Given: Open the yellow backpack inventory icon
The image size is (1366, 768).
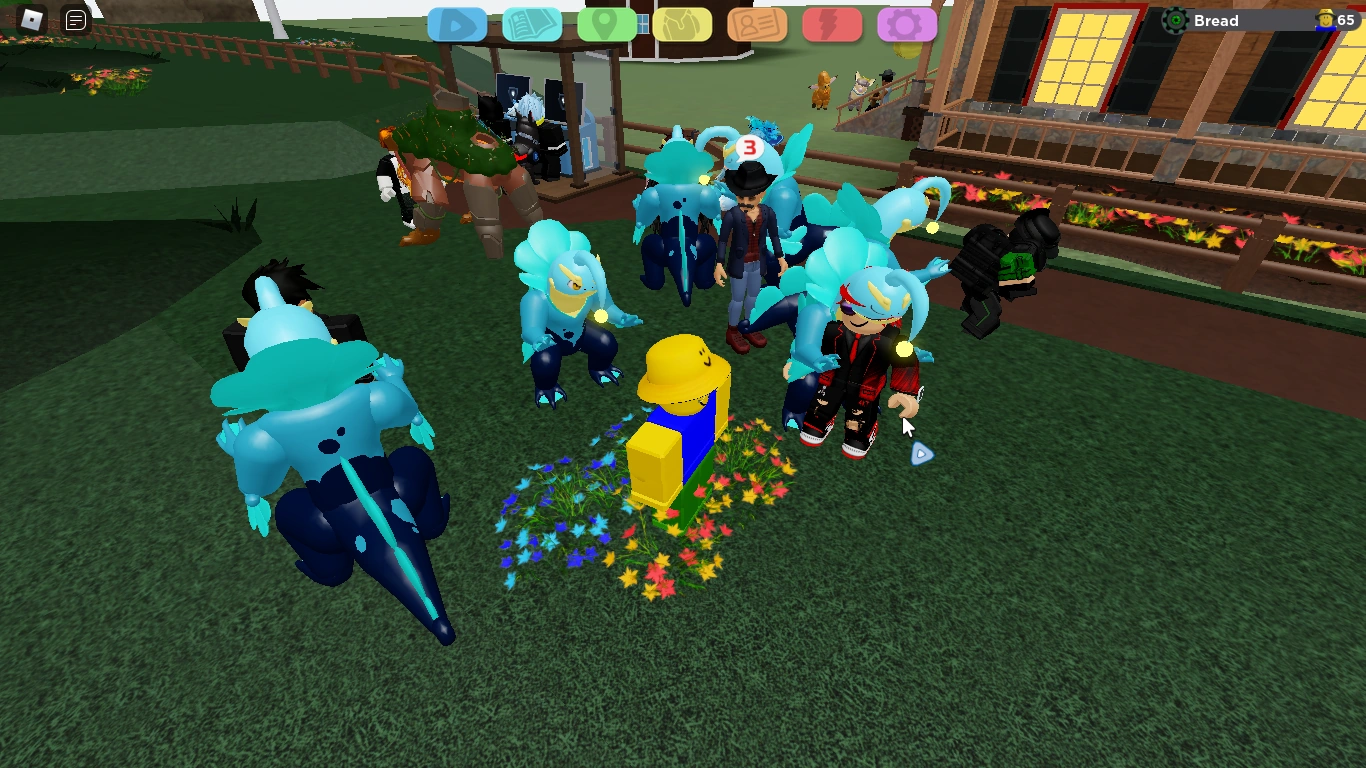Looking at the screenshot, I should point(682,21).
